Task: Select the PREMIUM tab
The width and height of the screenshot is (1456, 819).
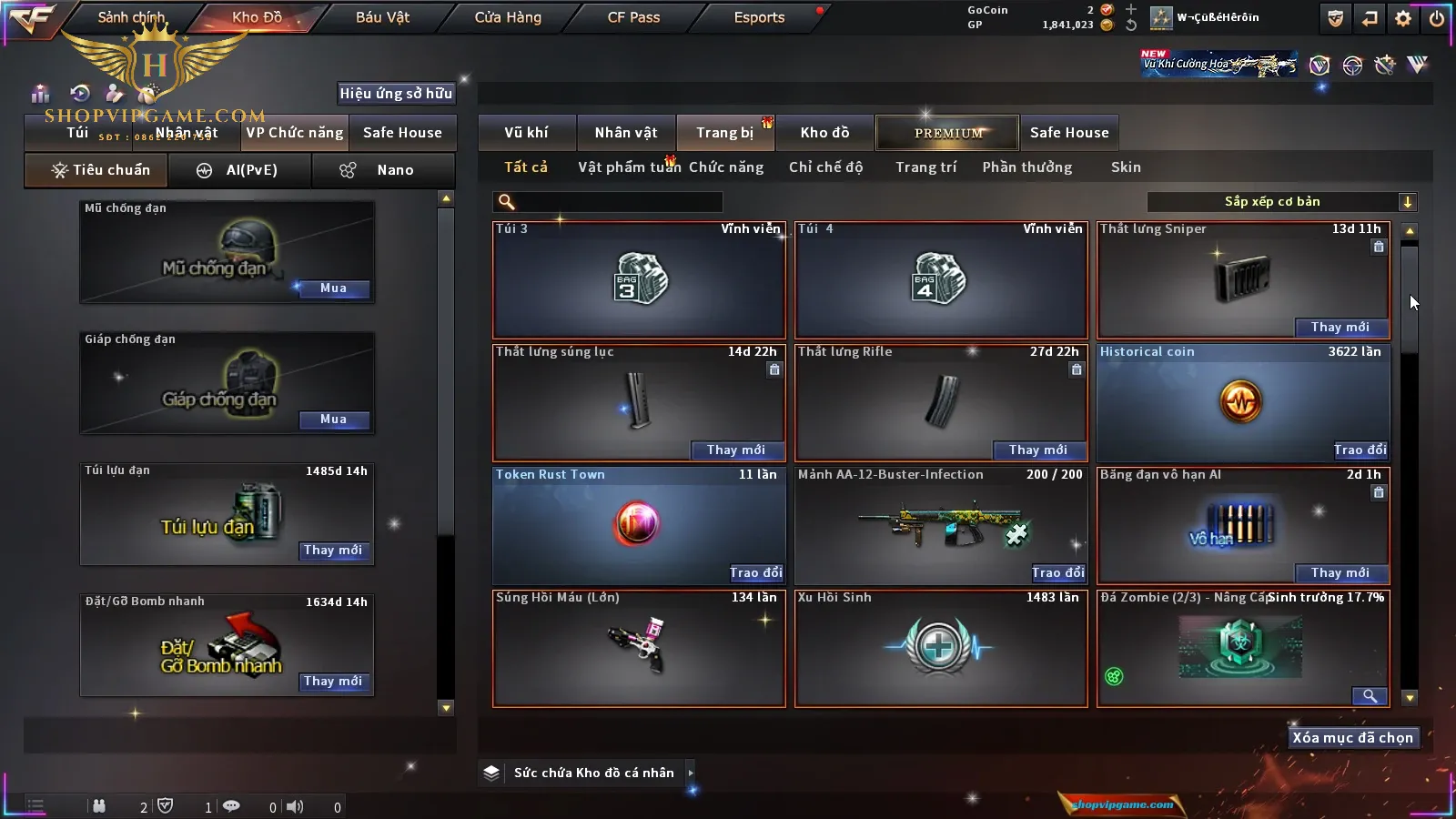Action: [947, 133]
